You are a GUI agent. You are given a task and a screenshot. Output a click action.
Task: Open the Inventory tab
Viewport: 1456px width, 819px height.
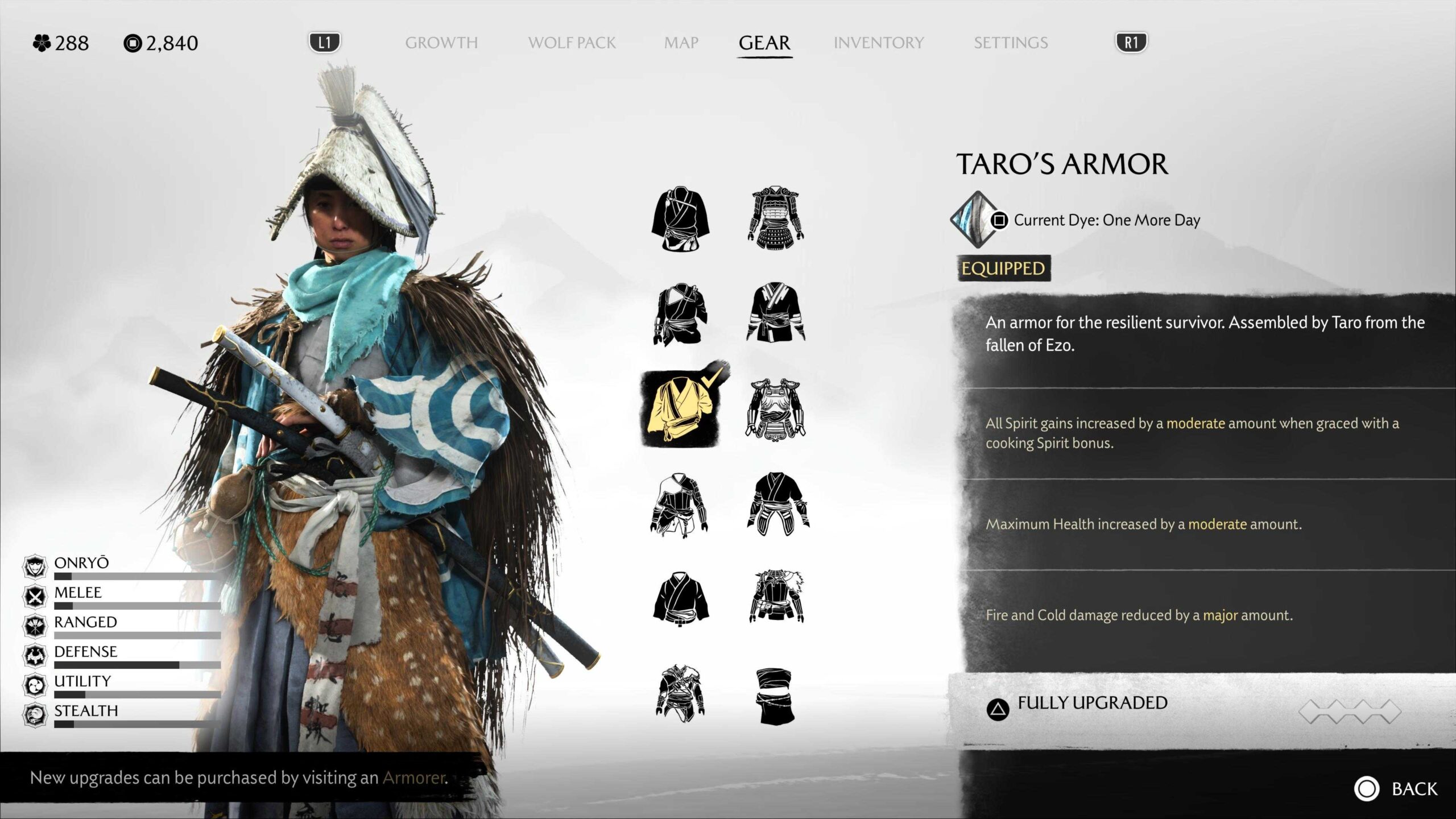[878, 43]
